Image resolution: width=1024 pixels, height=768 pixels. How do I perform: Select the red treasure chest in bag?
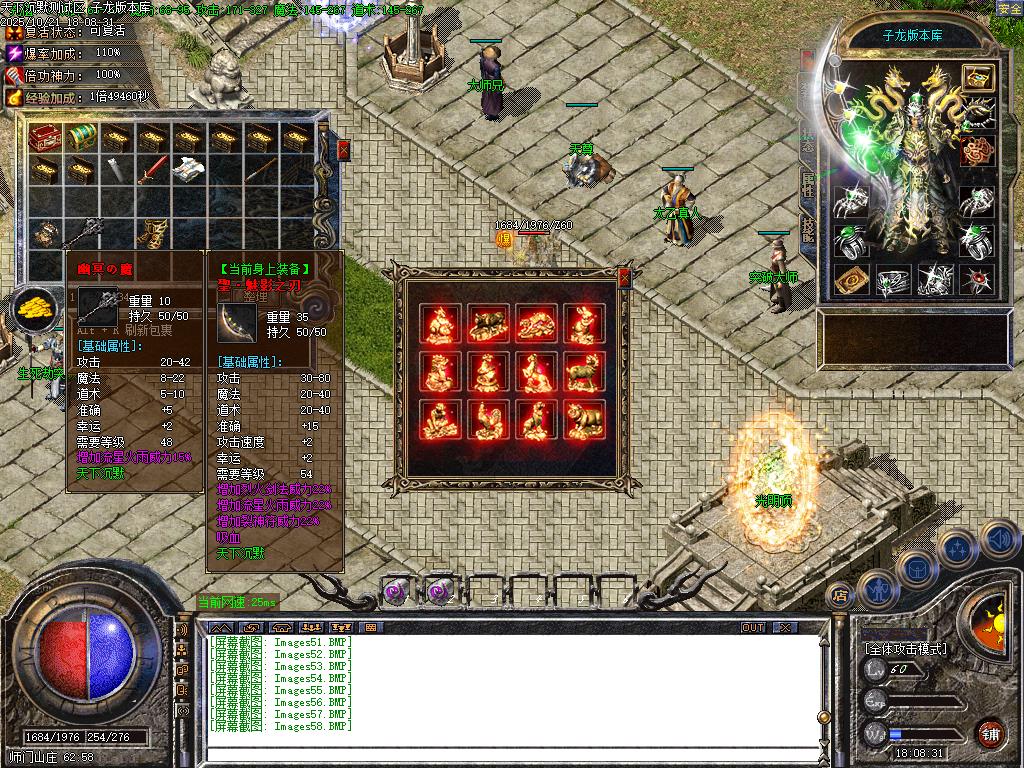[x=44, y=137]
